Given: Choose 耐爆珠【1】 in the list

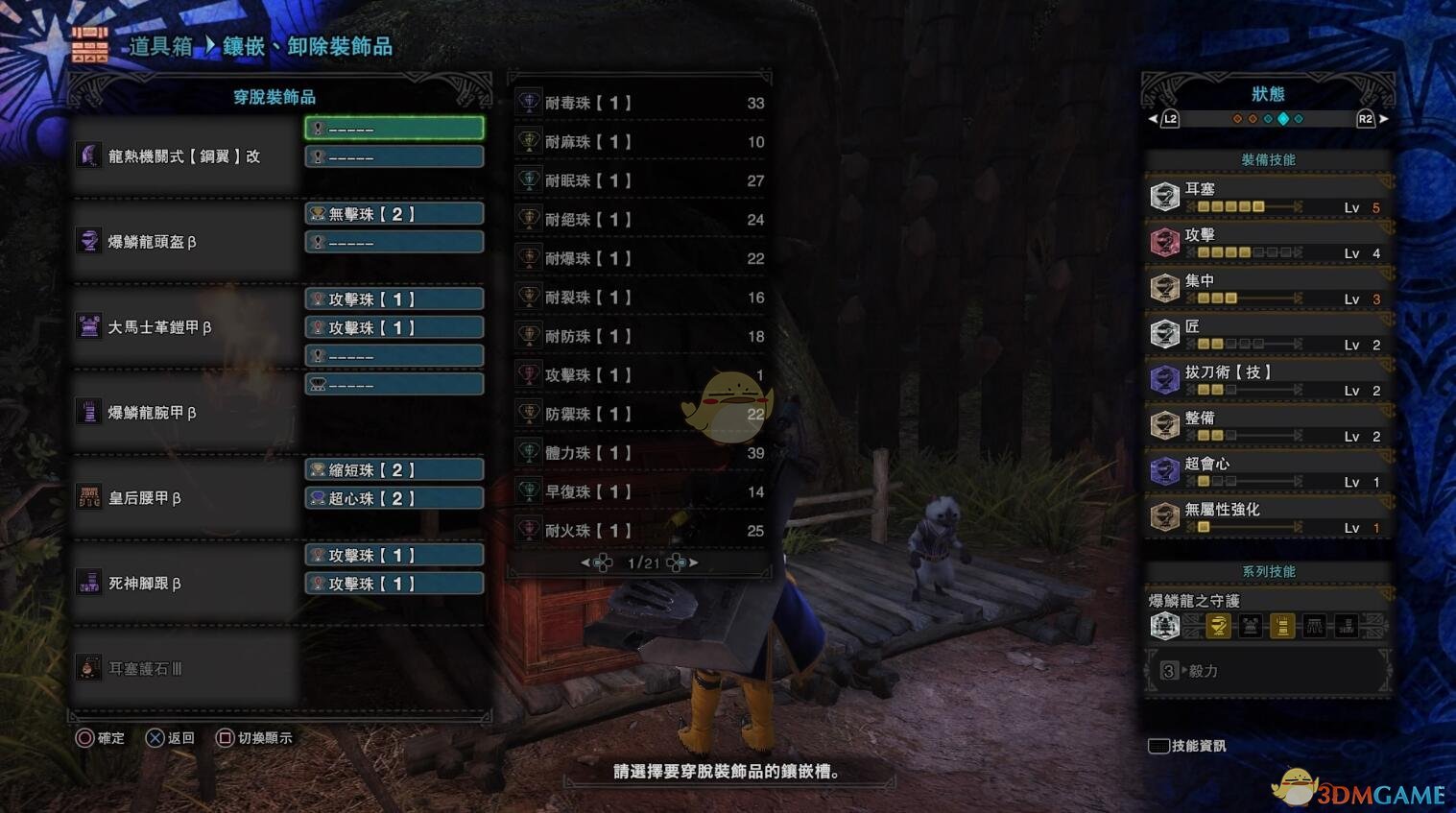Looking at the screenshot, I should (639, 258).
